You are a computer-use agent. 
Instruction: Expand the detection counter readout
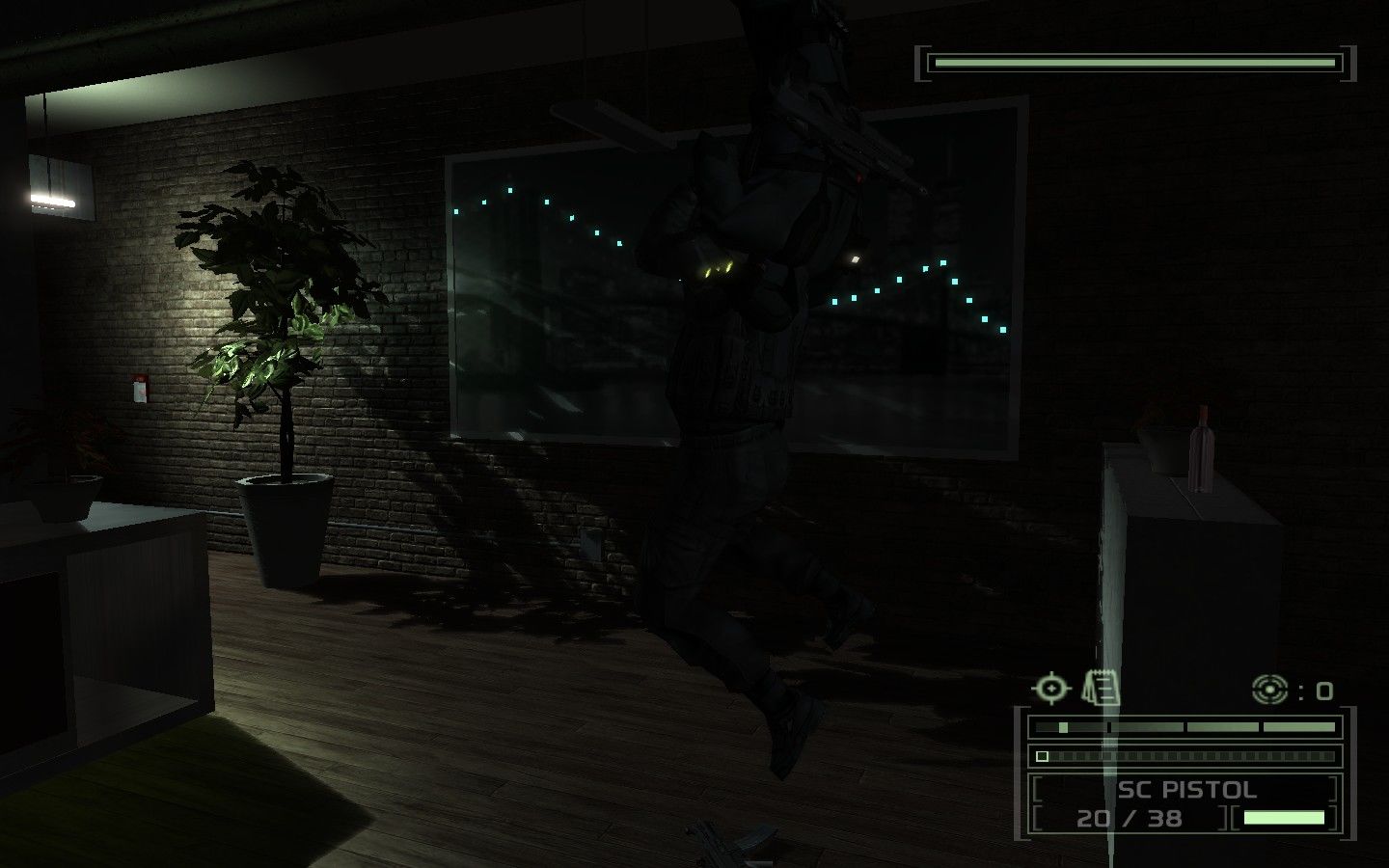pos(1297,690)
